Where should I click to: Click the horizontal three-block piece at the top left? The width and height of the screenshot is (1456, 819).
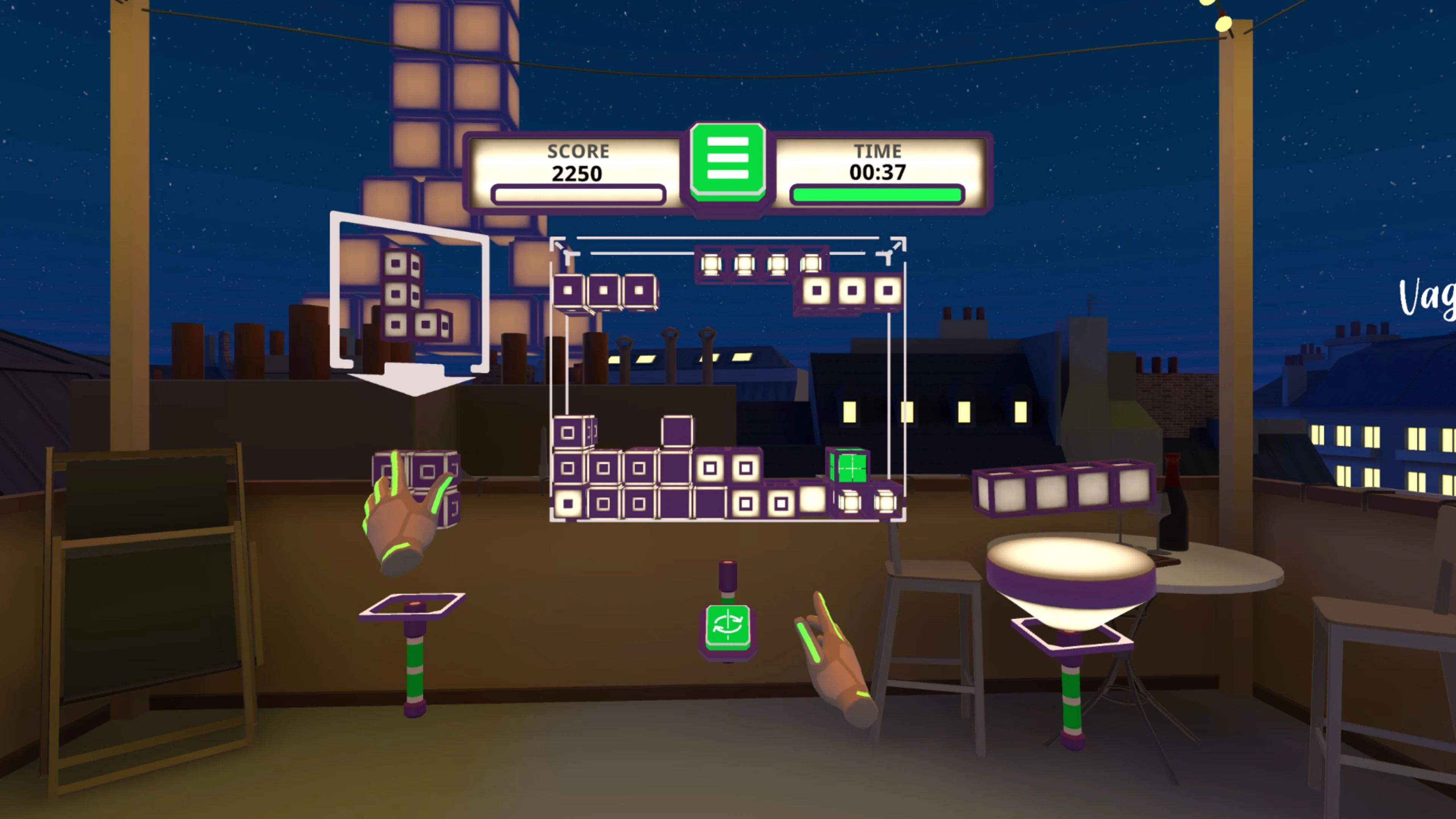pos(605,290)
